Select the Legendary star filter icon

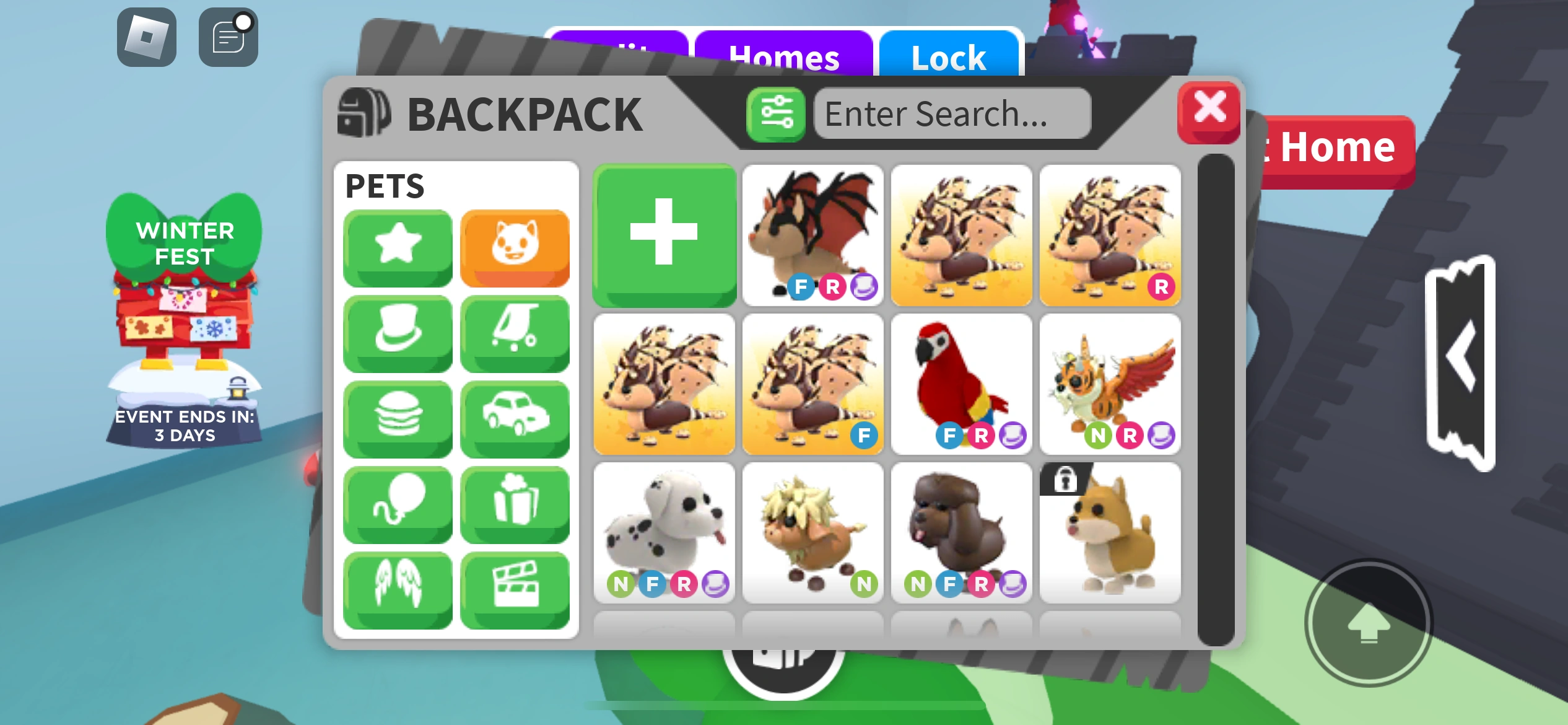click(397, 248)
